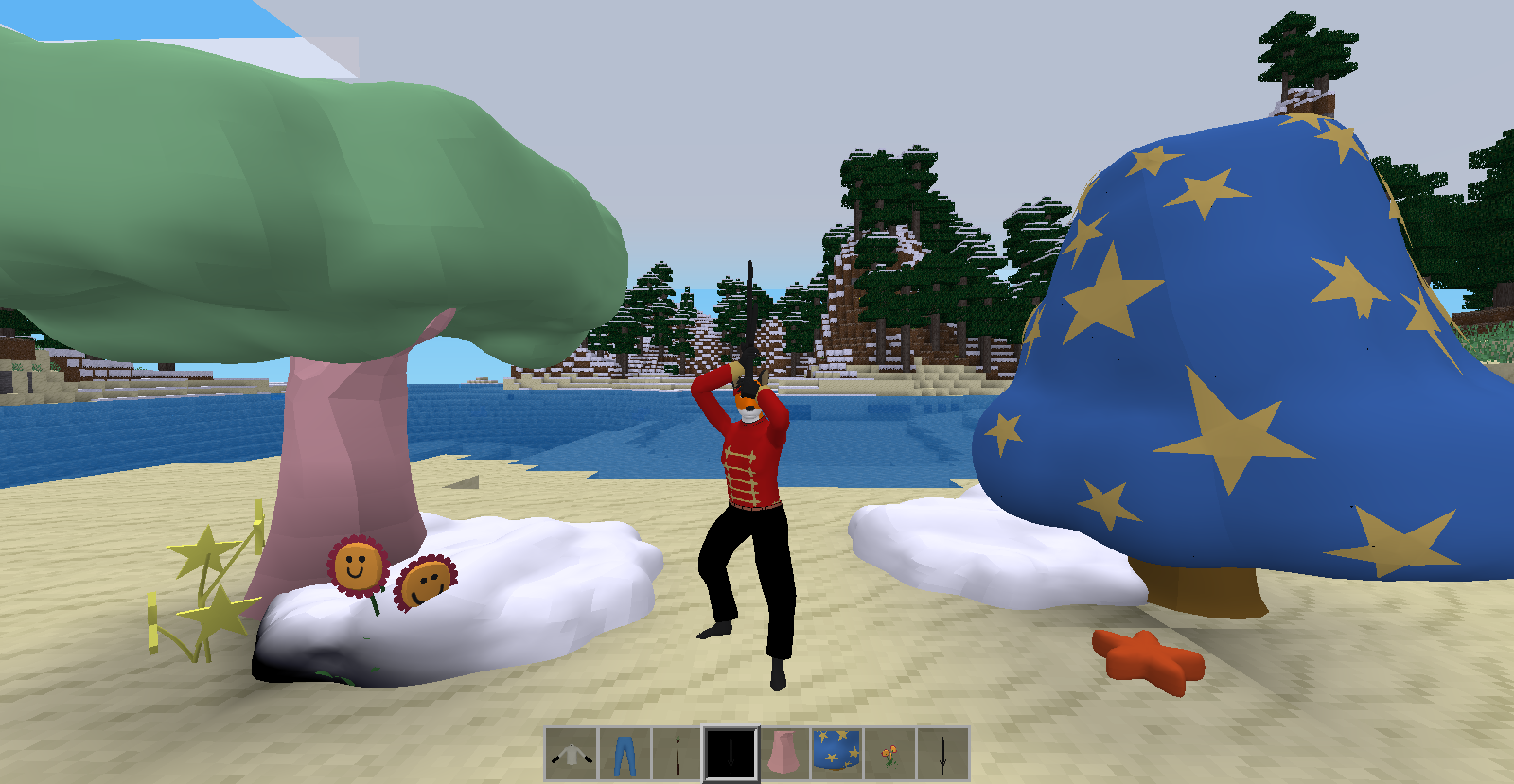Select the black sword in last slot
Screen dimensions: 1514x784
click(942, 754)
